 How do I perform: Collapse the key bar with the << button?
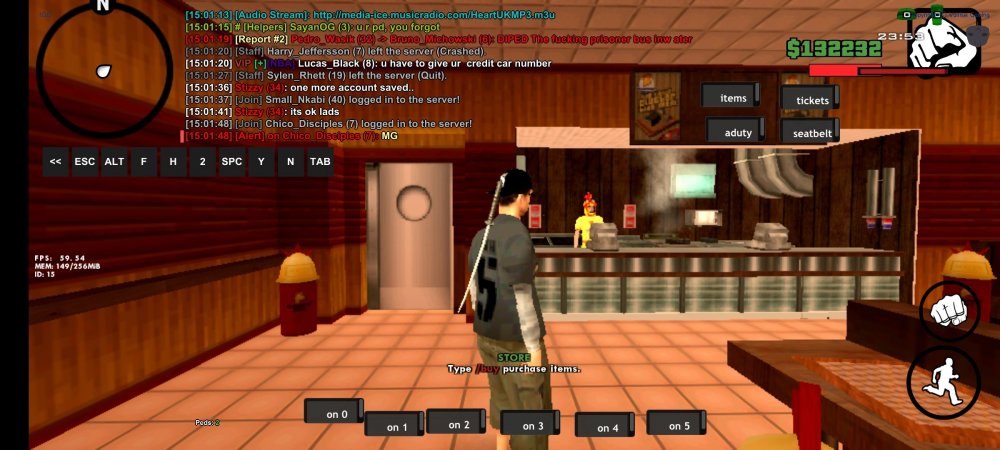click(x=56, y=161)
